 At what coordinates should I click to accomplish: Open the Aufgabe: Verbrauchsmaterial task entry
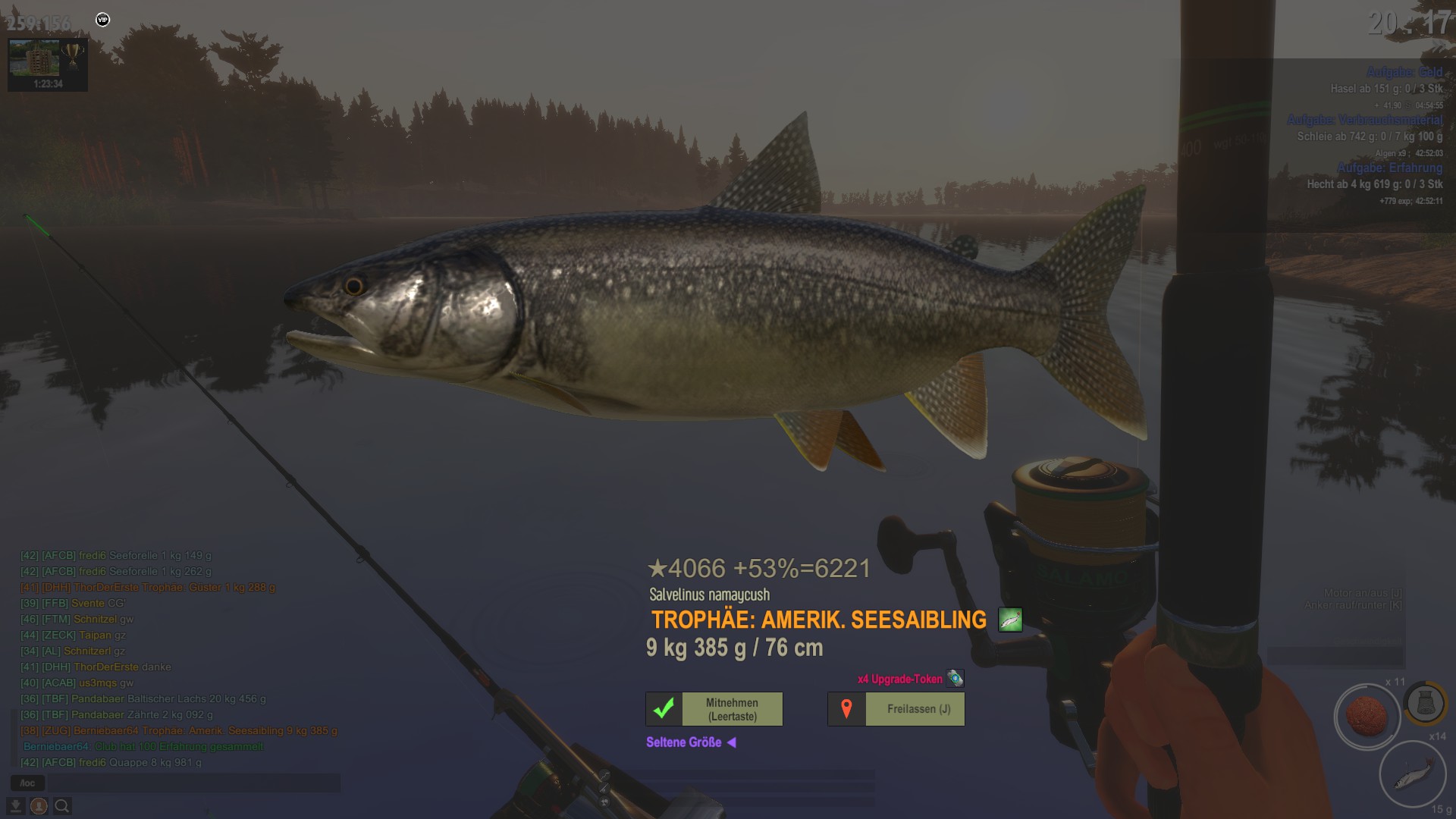[x=1364, y=120]
